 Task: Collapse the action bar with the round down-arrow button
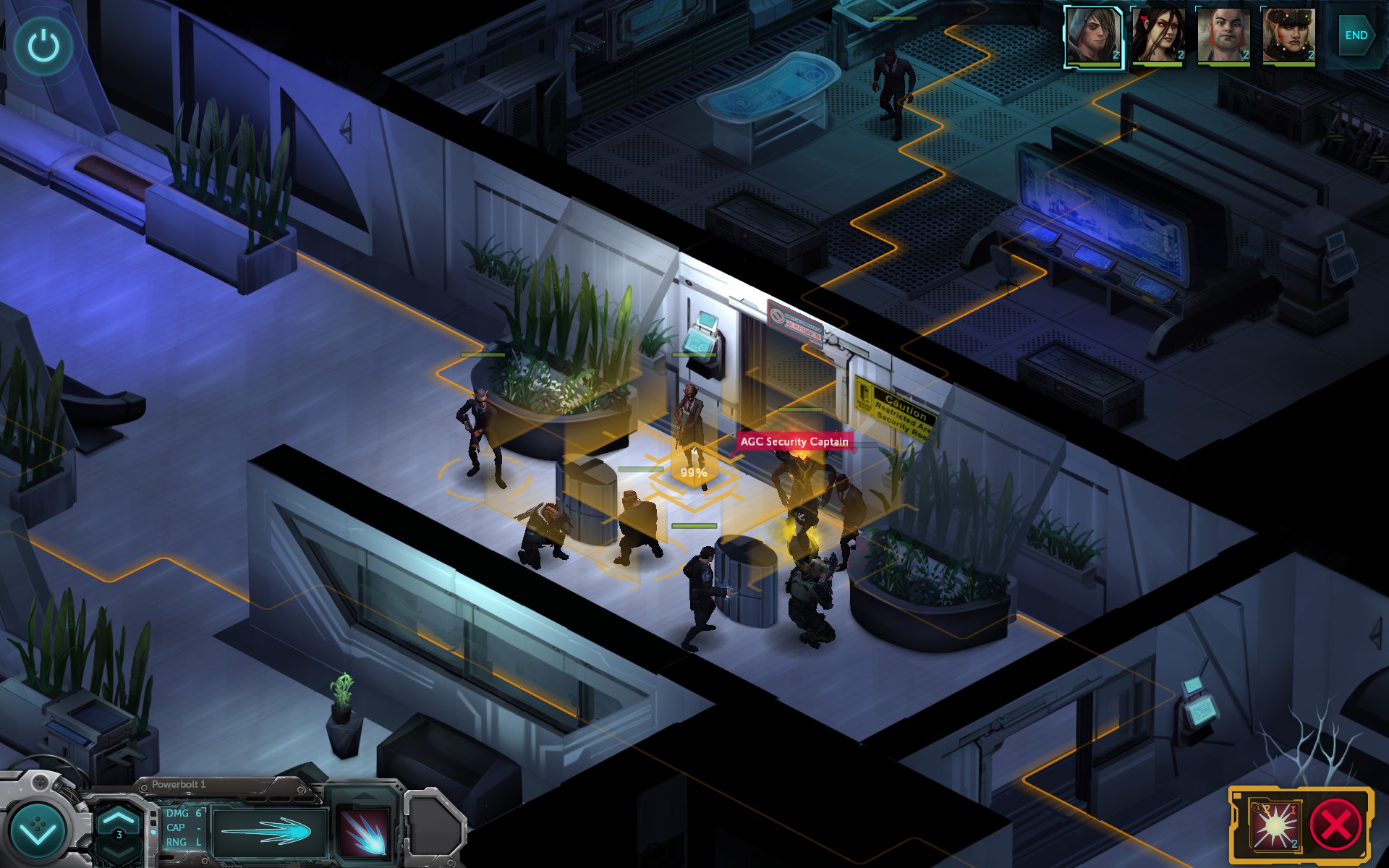[38, 832]
